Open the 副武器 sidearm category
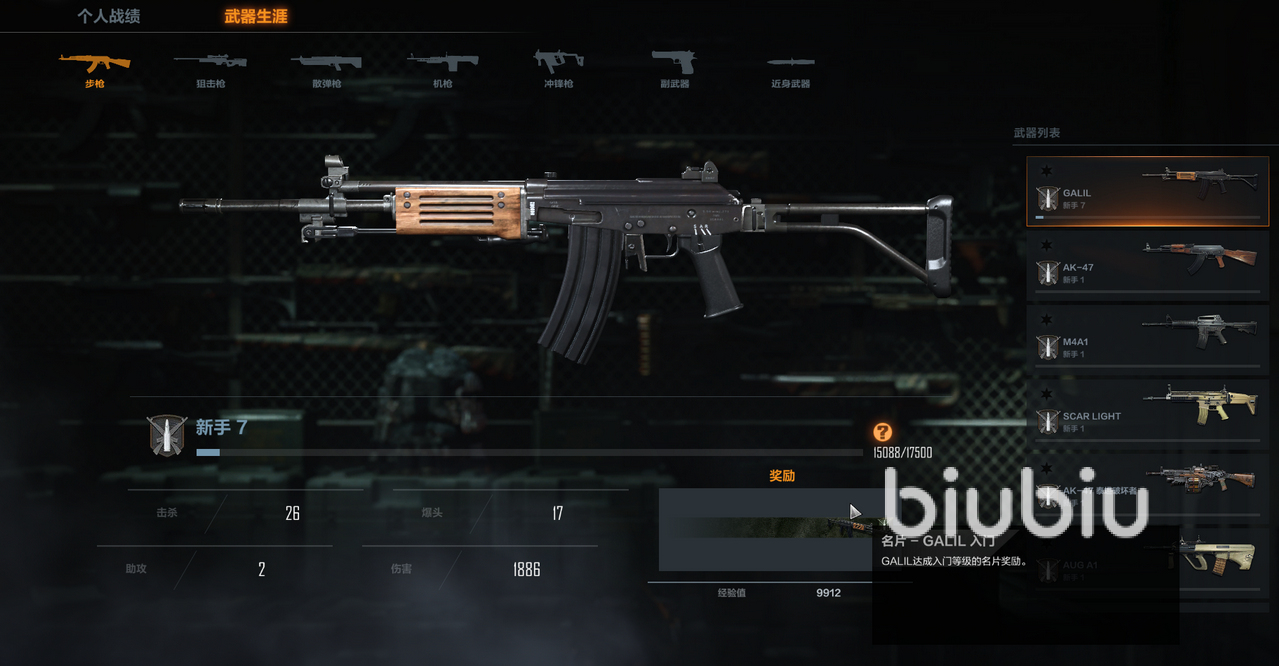 pyautogui.click(x=673, y=69)
